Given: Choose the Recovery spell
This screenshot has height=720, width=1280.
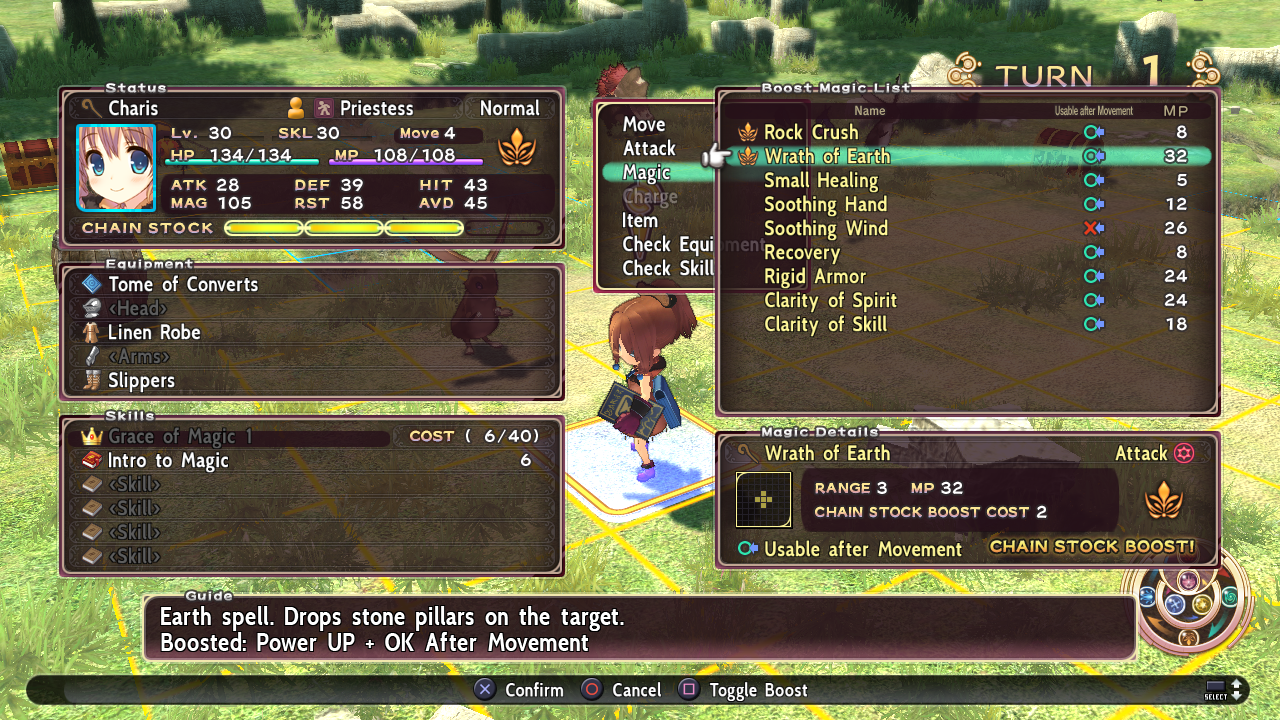Looking at the screenshot, I should (x=802, y=253).
